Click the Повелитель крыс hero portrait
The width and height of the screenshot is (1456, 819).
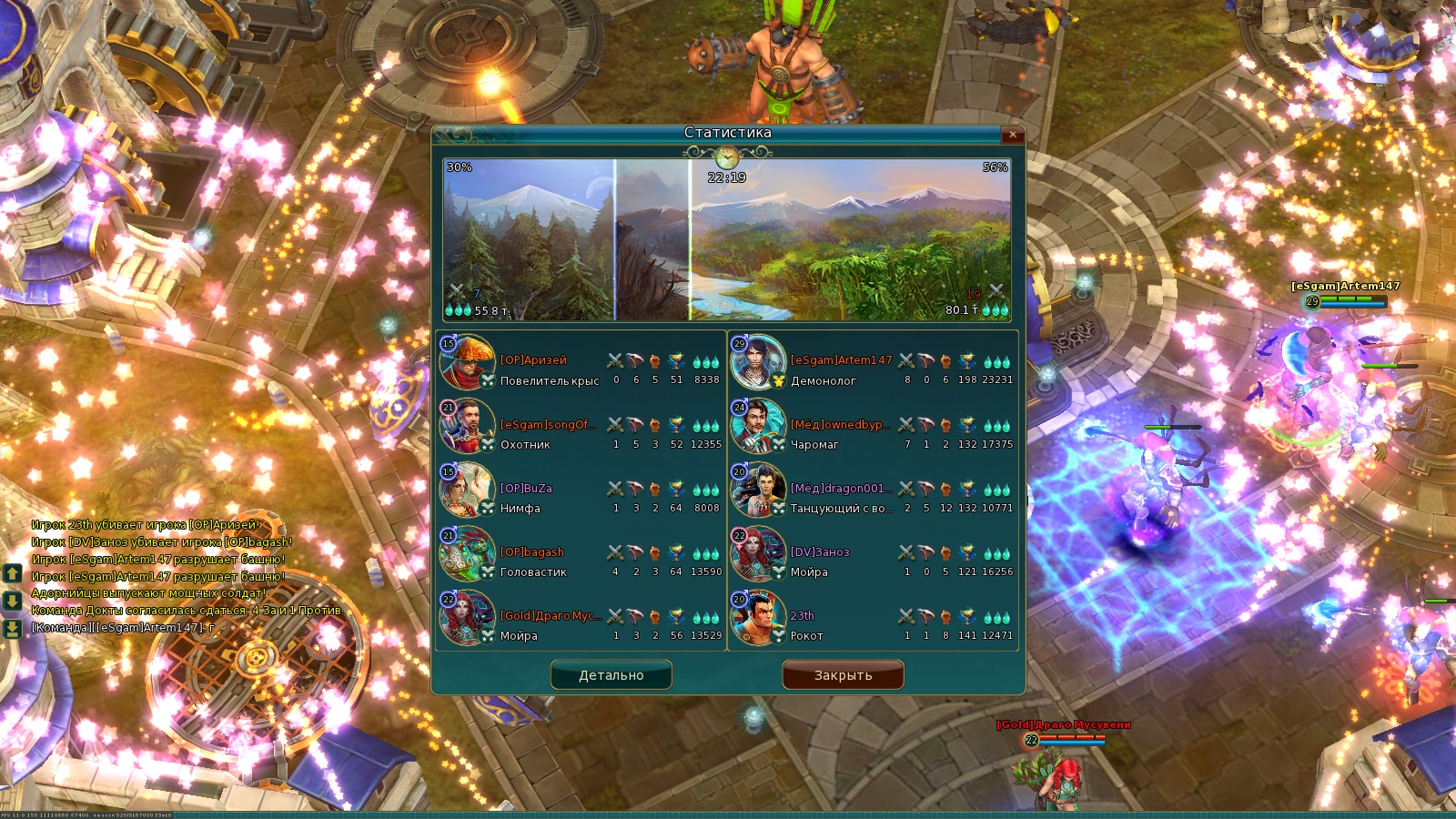[467, 362]
